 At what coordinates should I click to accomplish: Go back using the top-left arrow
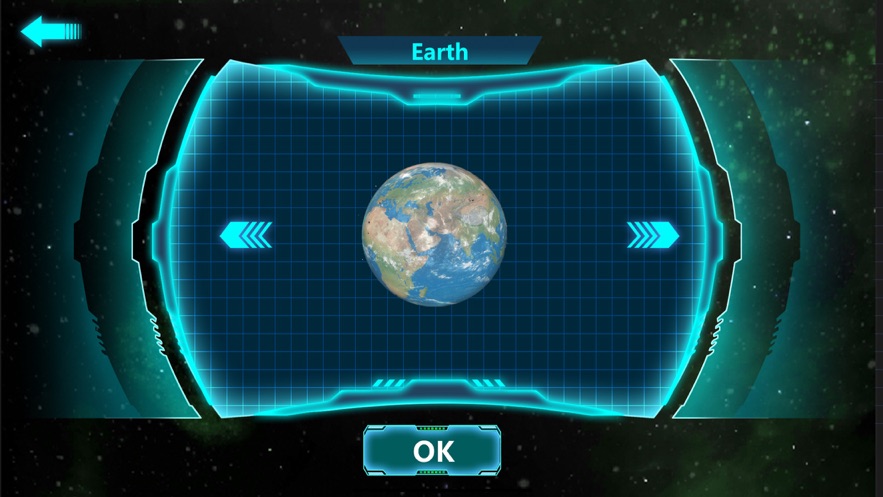[50, 32]
